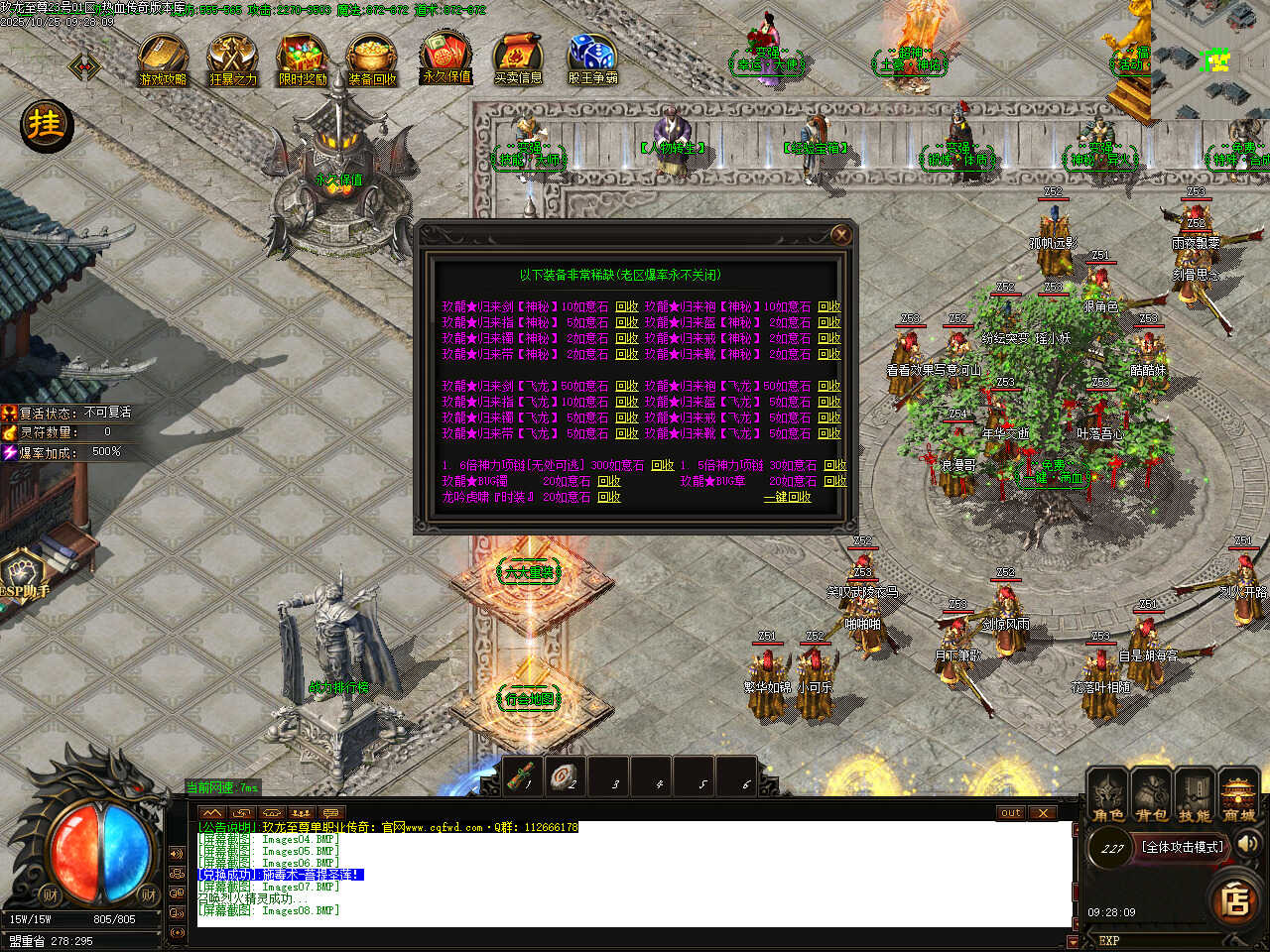Screen dimensions: 1270x952
Task: Open the 游戏攻略 game guide icon
Action: coord(163,59)
